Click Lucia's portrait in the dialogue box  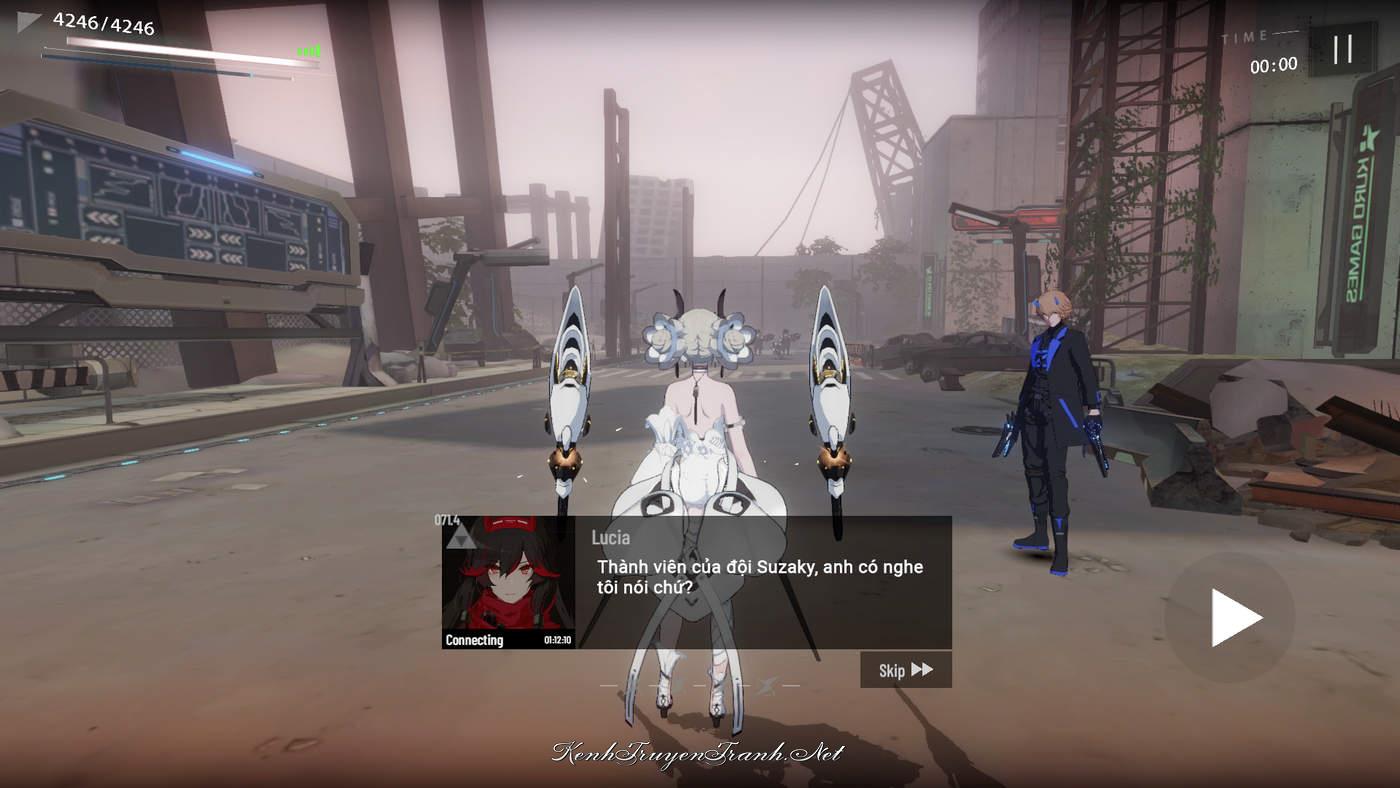click(x=508, y=582)
